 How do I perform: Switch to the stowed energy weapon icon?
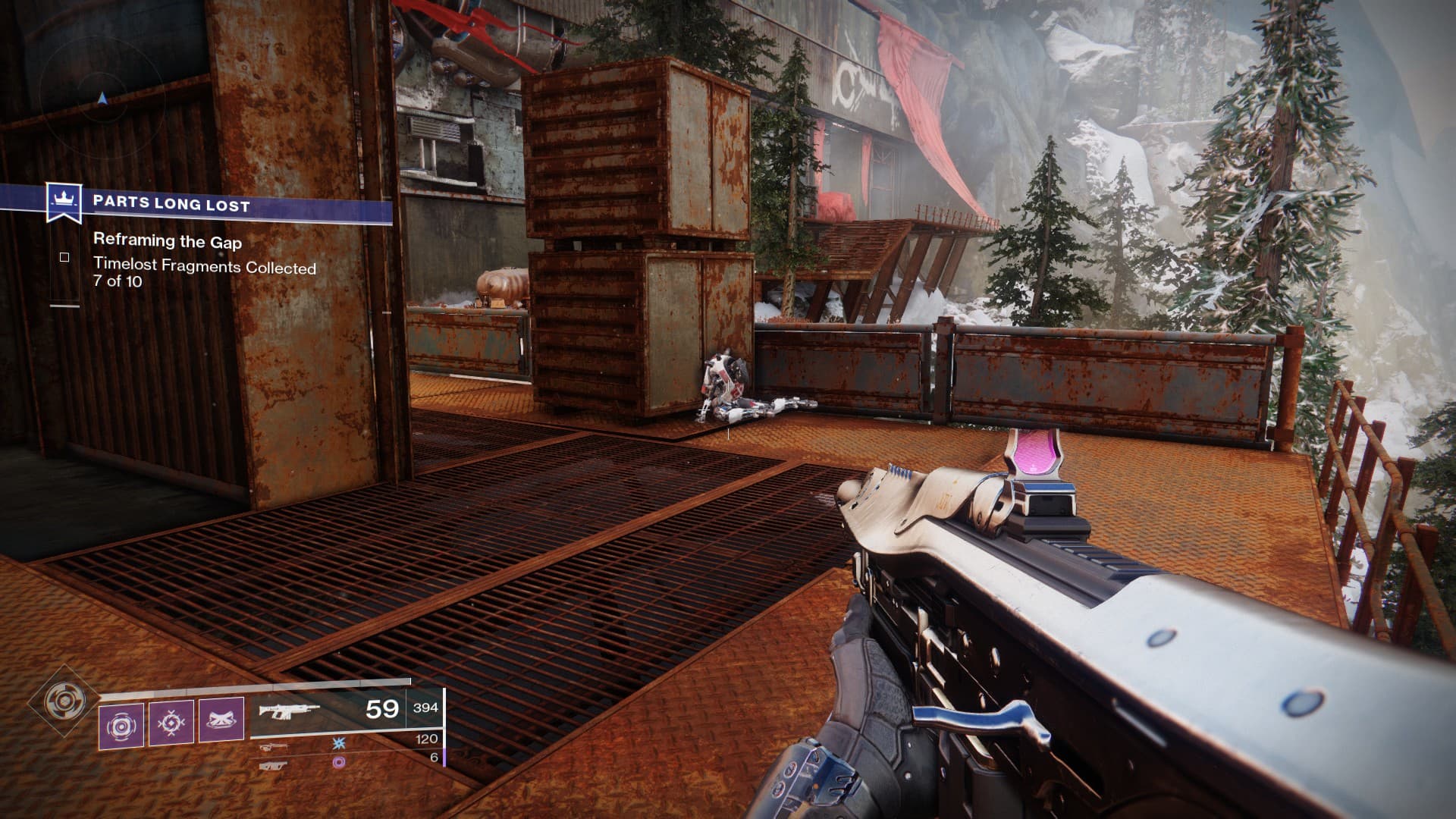tap(275, 747)
